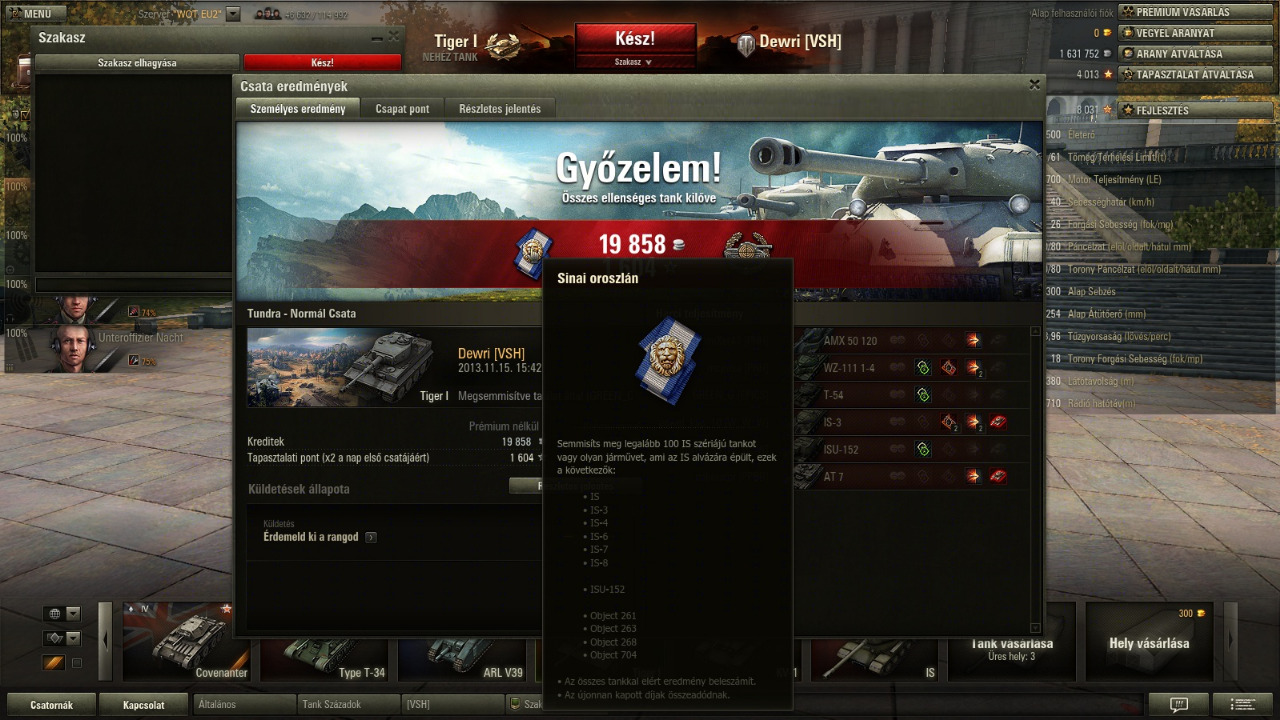This screenshot has width=1280, height=720.
Task: Open the Csatornák chat channels
Action: 51,705
